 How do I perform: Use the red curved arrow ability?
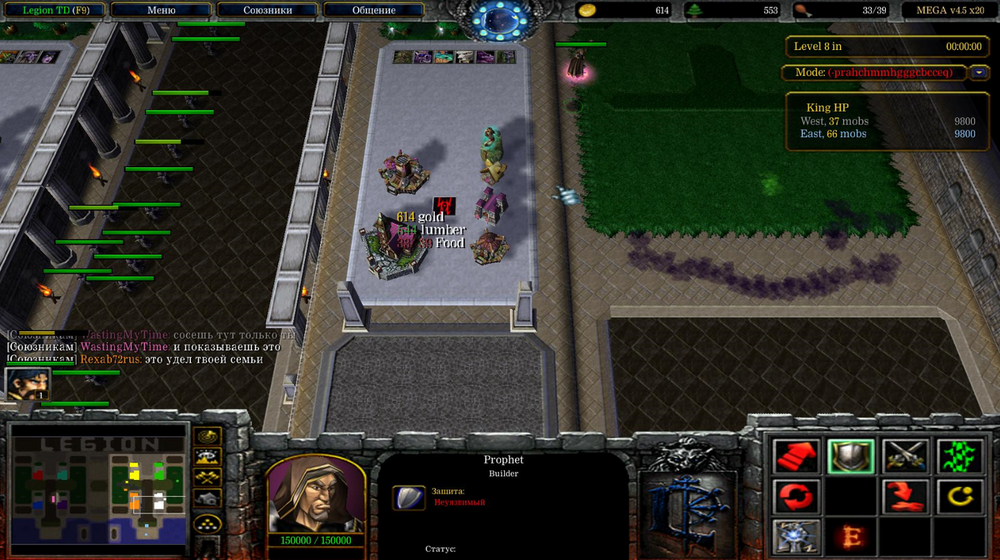pos(905,496)
